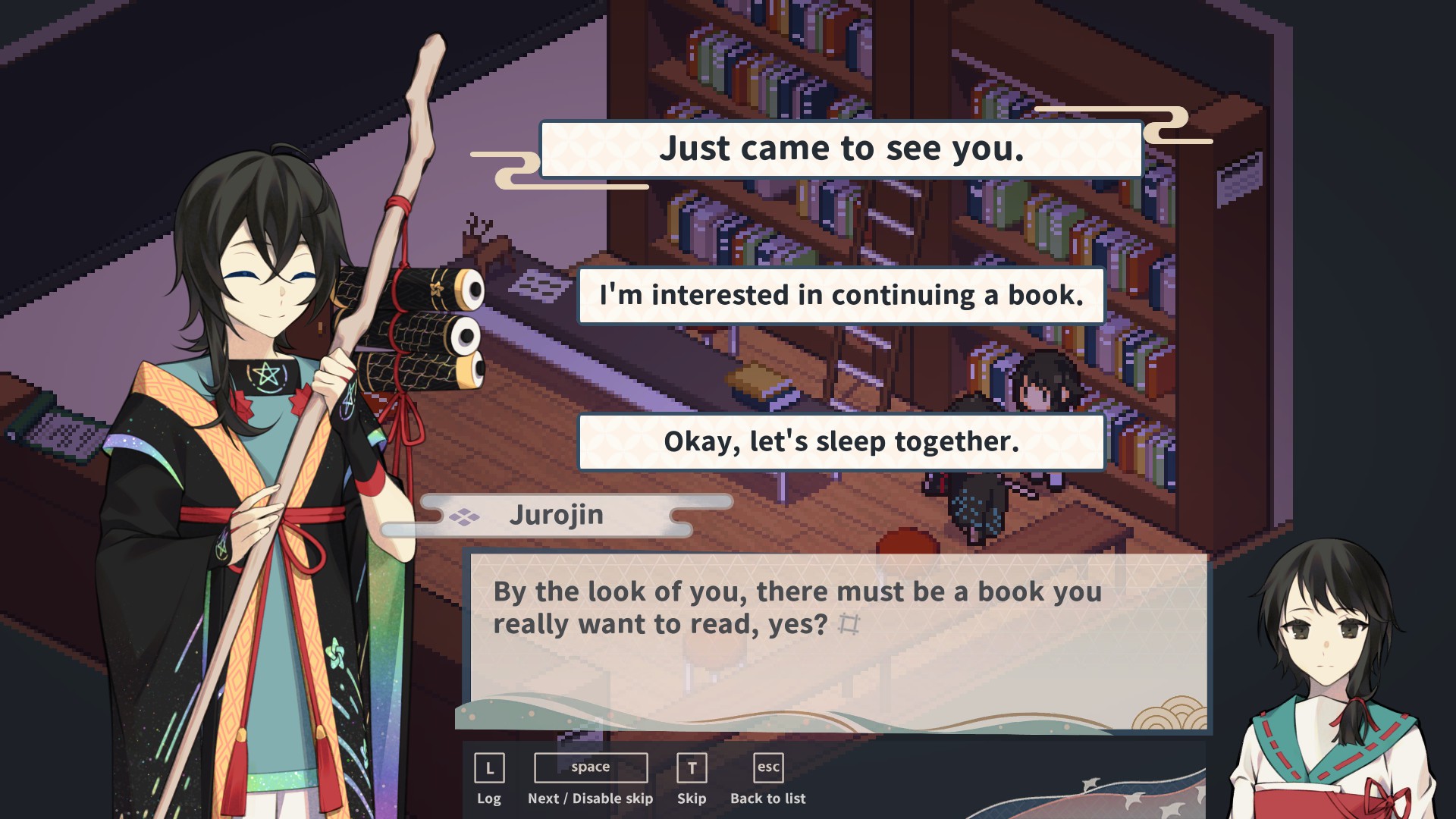Pick the "Okay, let's sleep together." option
This screenshot has height=819, width=1456.
point(840,441)
